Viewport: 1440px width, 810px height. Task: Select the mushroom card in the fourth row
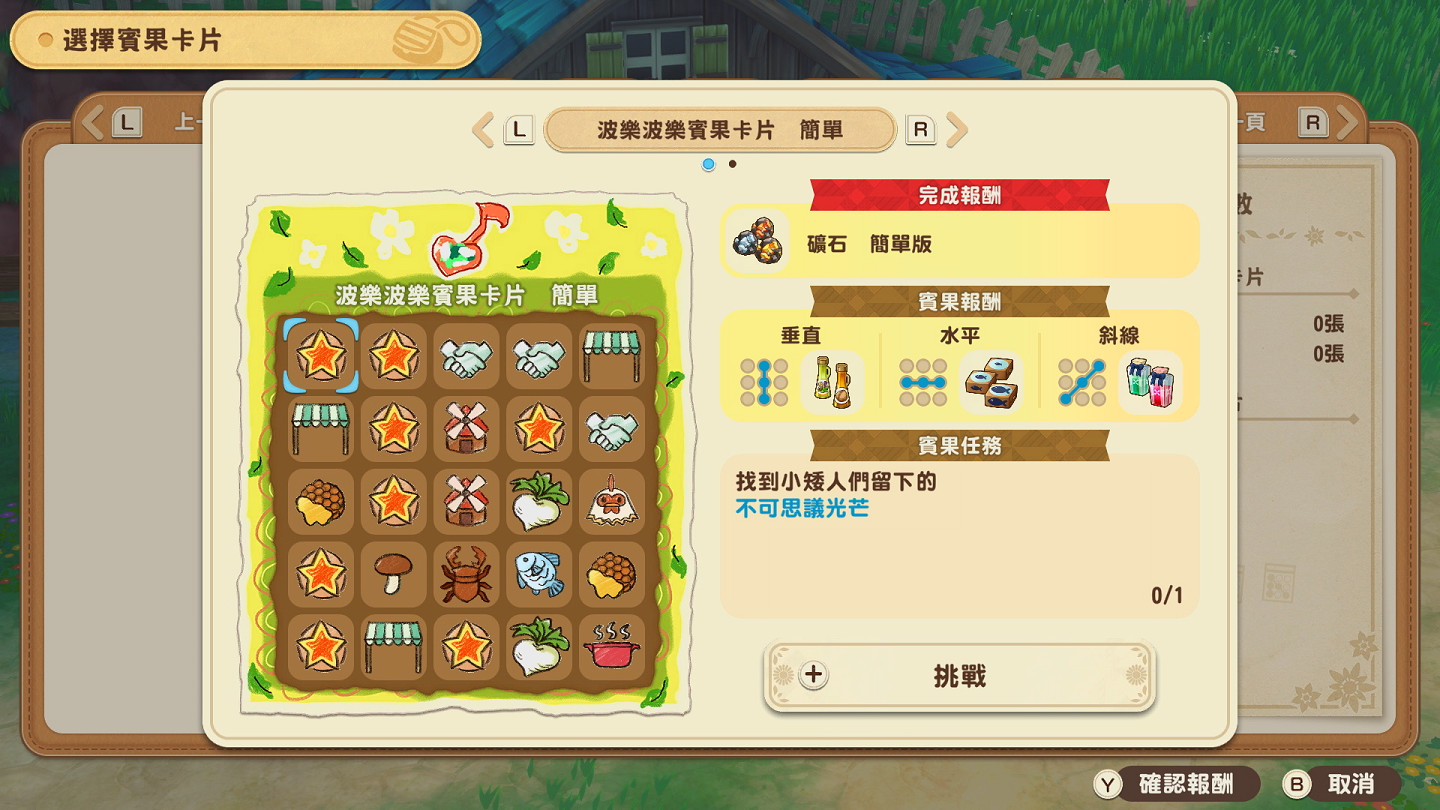(x=394, y=575)
